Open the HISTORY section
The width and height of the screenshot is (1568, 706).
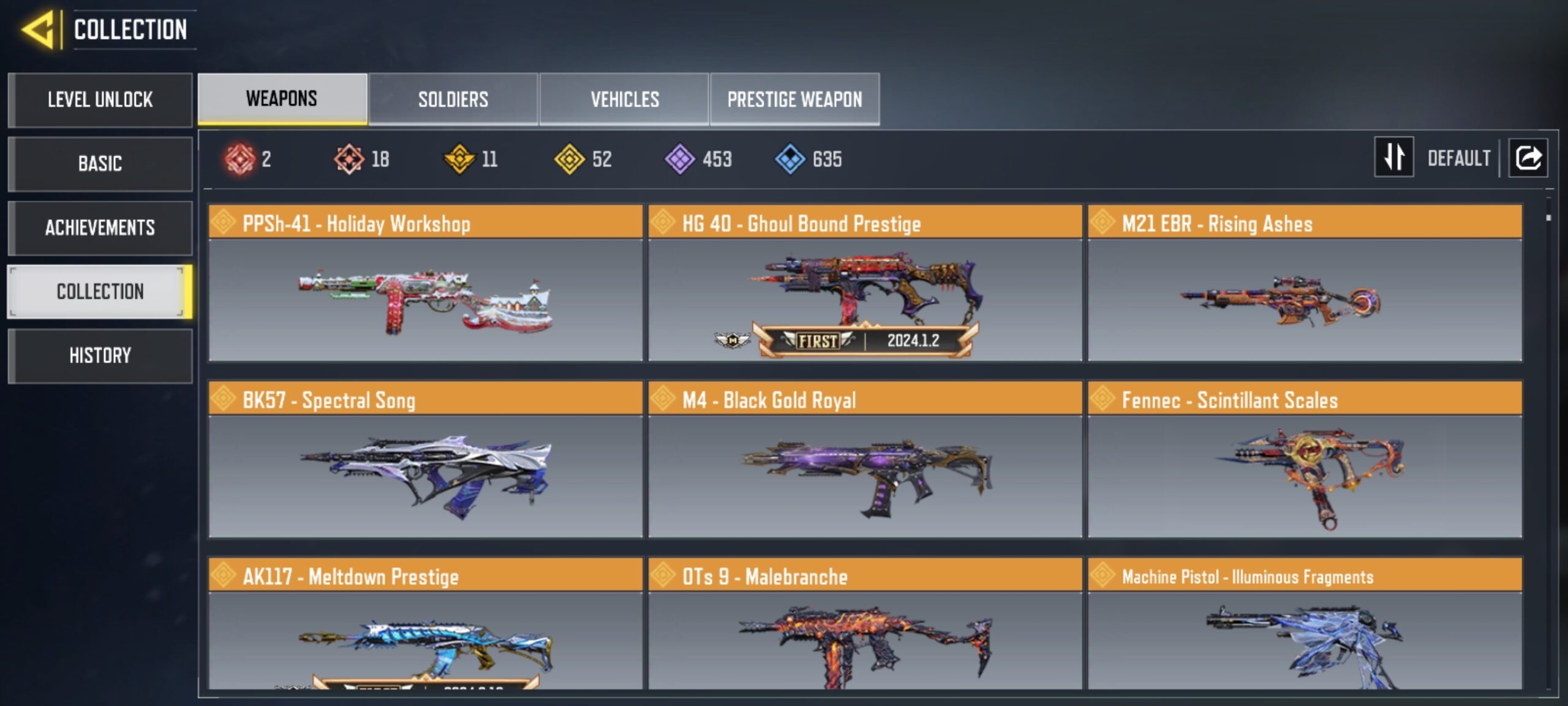pos(100,355)
